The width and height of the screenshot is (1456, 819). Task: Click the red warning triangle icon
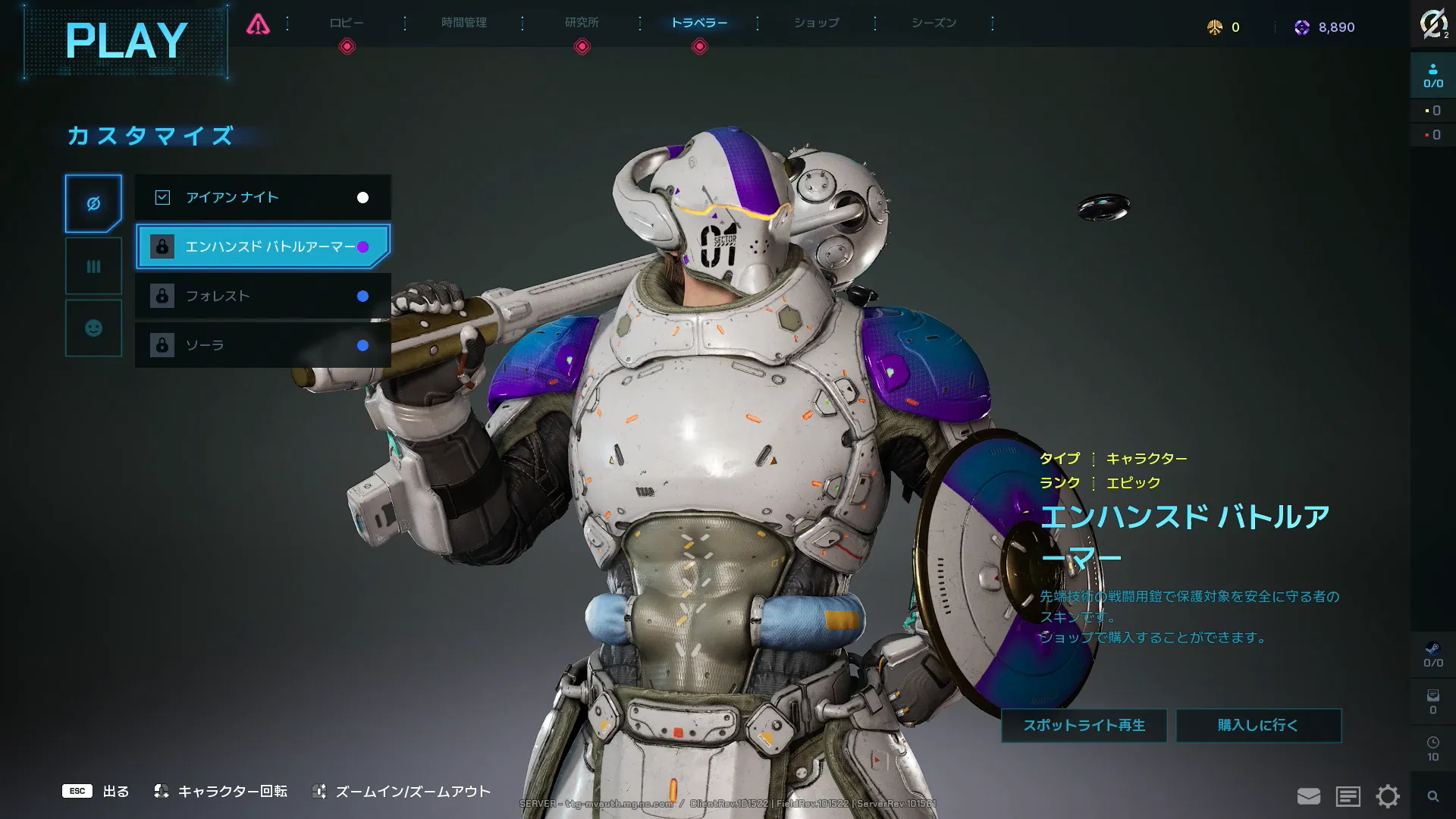pyautogui.click(x=258, y=25)
